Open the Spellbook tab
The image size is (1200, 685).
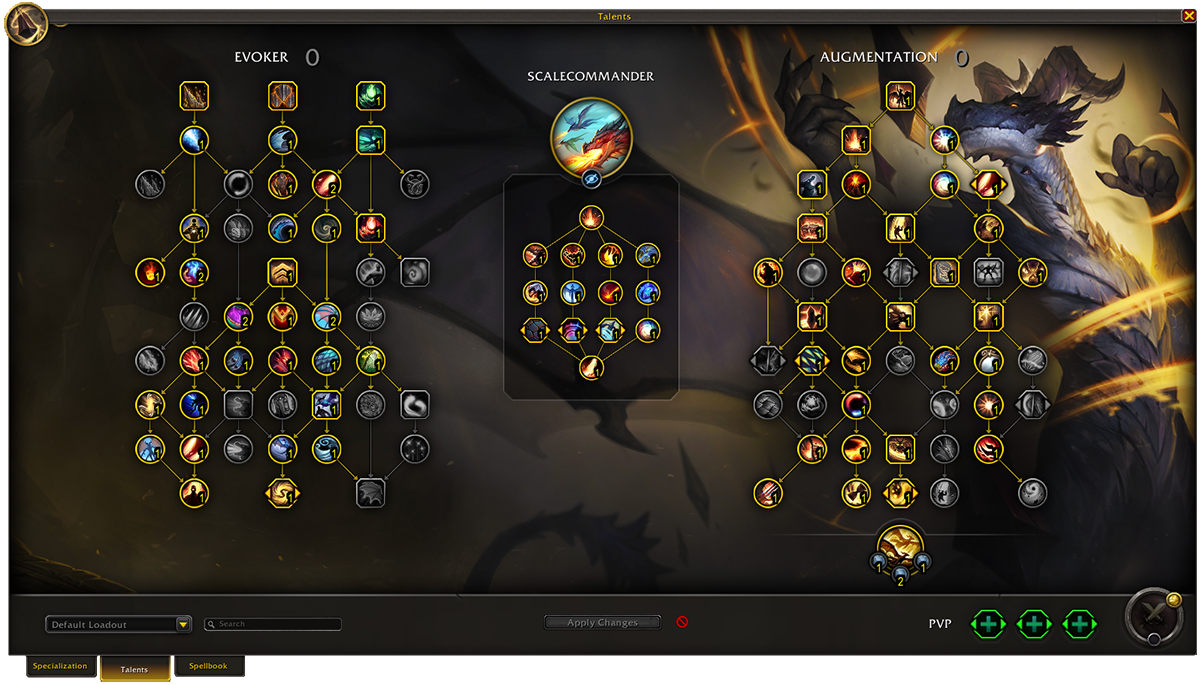click(208, 666)
